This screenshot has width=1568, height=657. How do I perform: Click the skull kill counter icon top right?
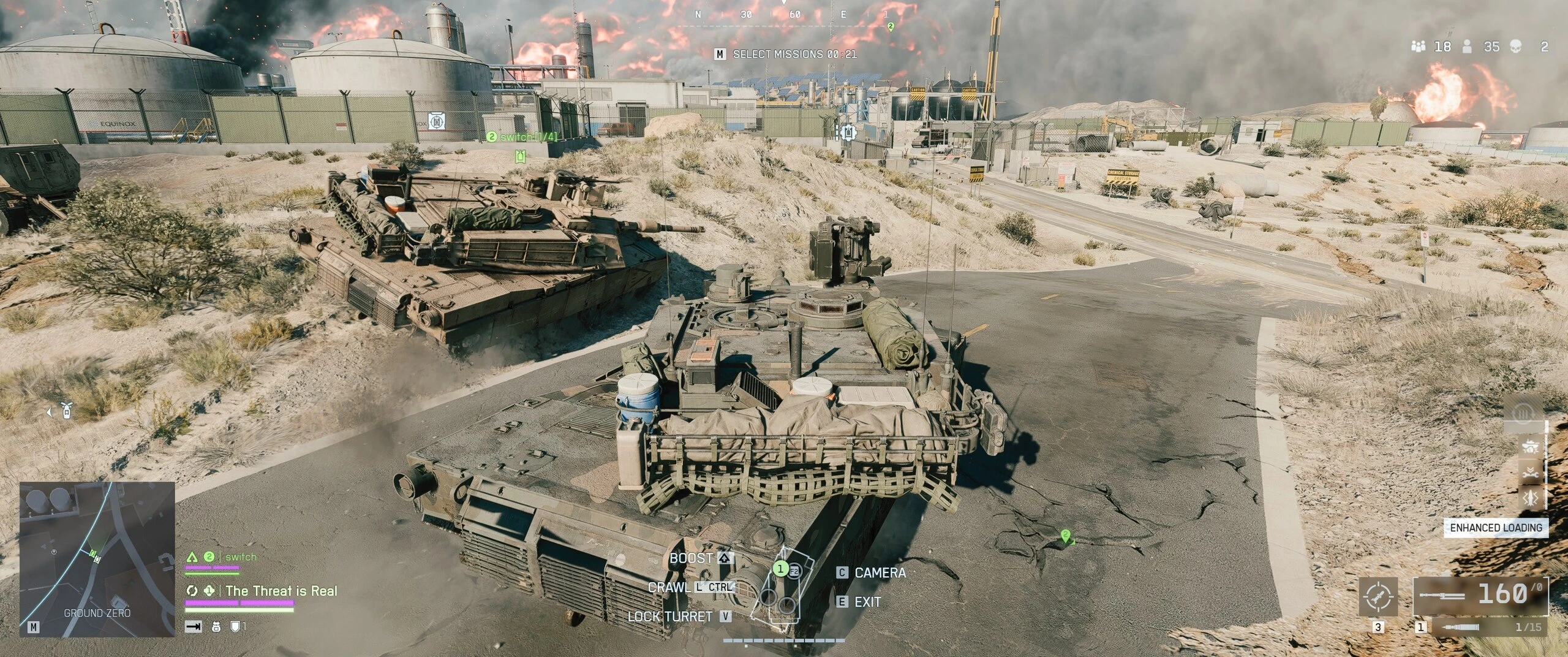(x=1517, y=46)
